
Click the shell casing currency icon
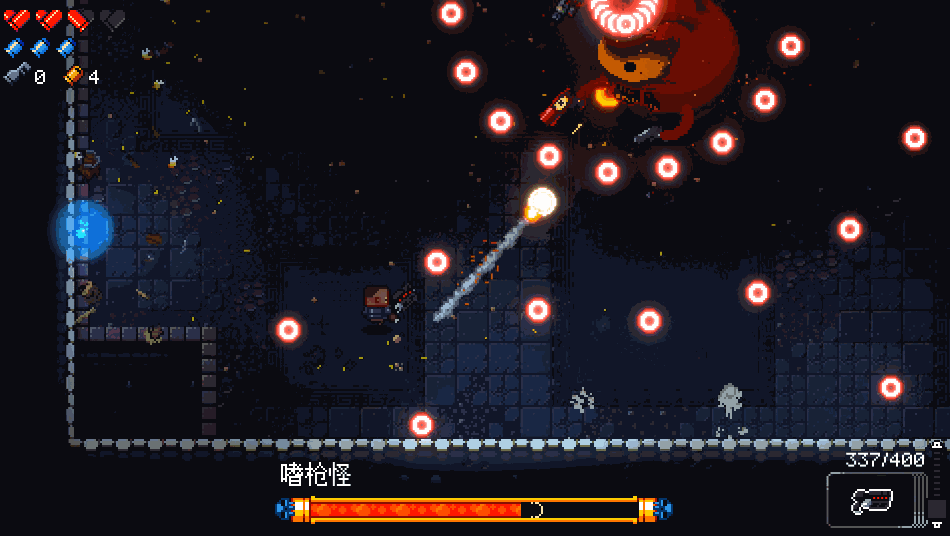pyautogui.click(x=74, y=75)
